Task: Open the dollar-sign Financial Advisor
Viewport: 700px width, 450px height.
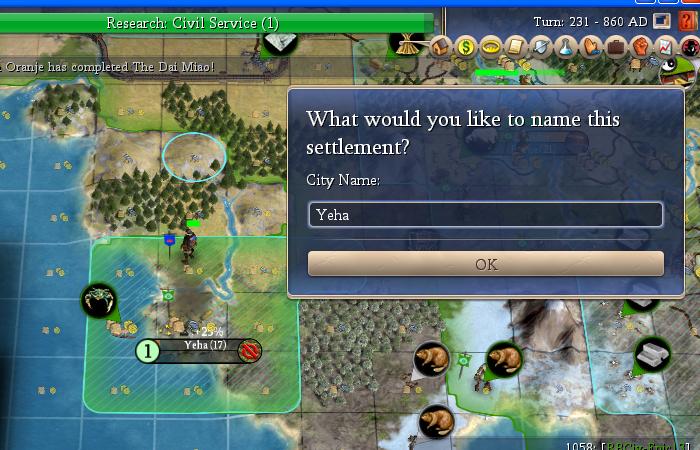Action: pyautogui.click(x=465, y=46)
